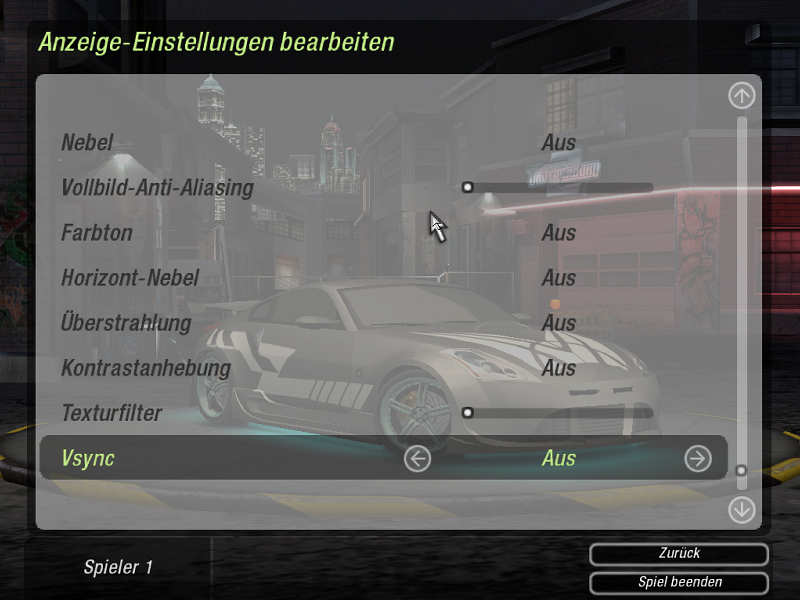
Task: Click the left arrow beside Vsync
Action: 417,458
